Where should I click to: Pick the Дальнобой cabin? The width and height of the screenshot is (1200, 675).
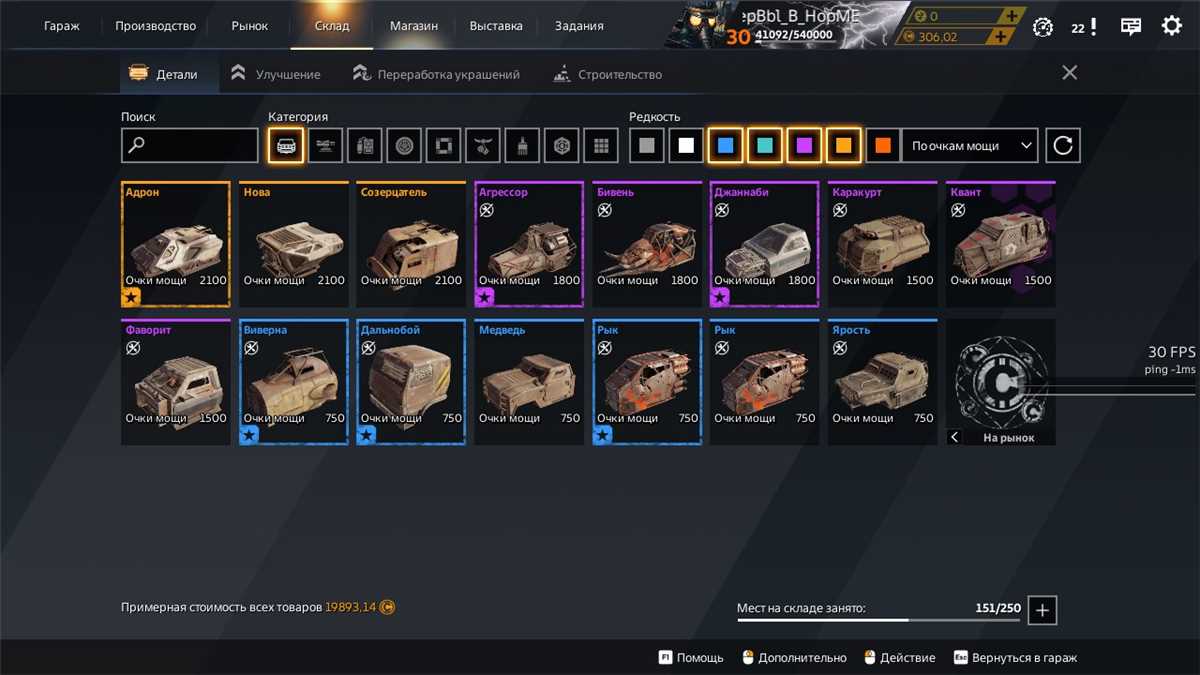(x=411, y=382)
